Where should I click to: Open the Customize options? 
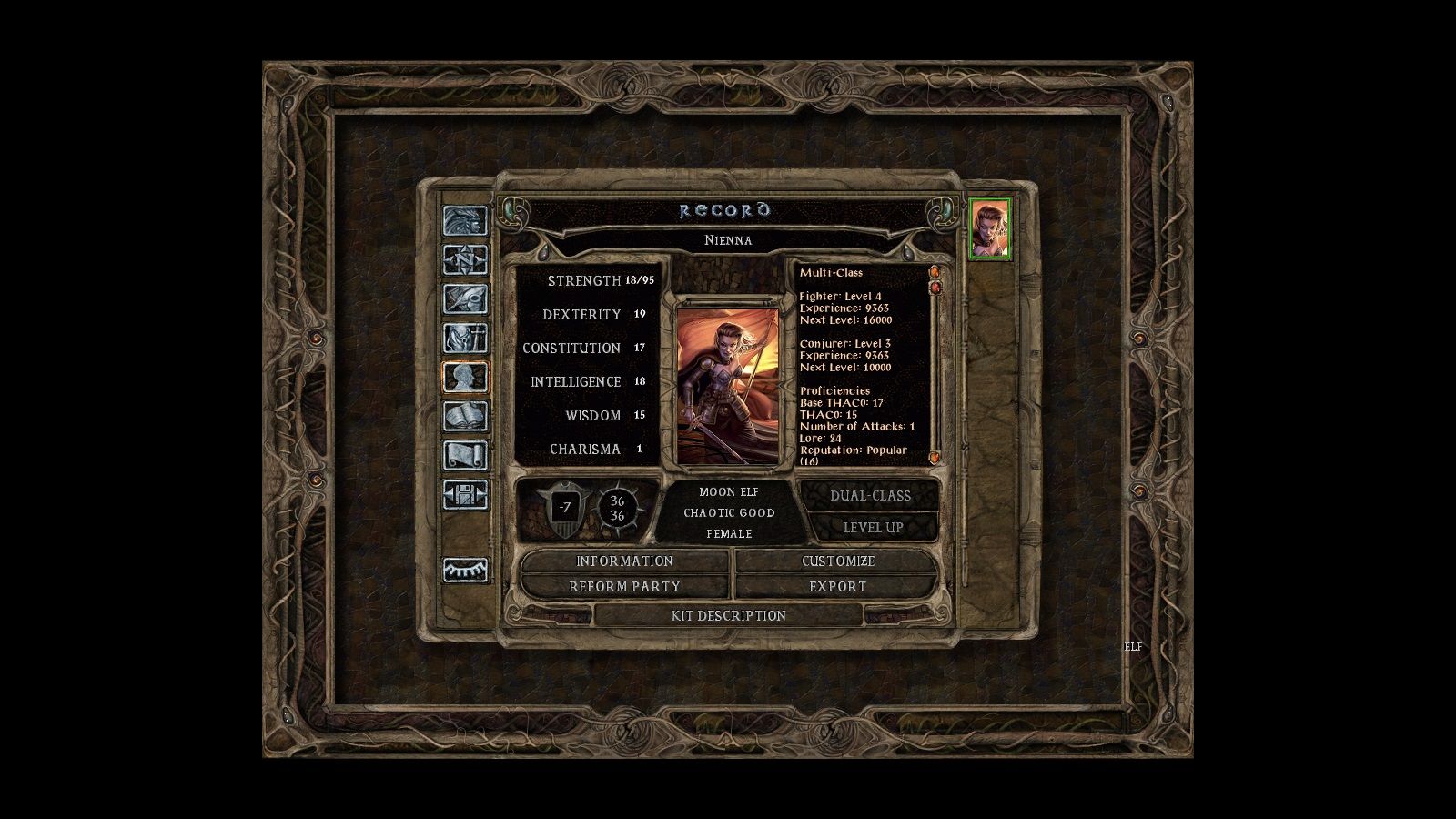(837, 561)
